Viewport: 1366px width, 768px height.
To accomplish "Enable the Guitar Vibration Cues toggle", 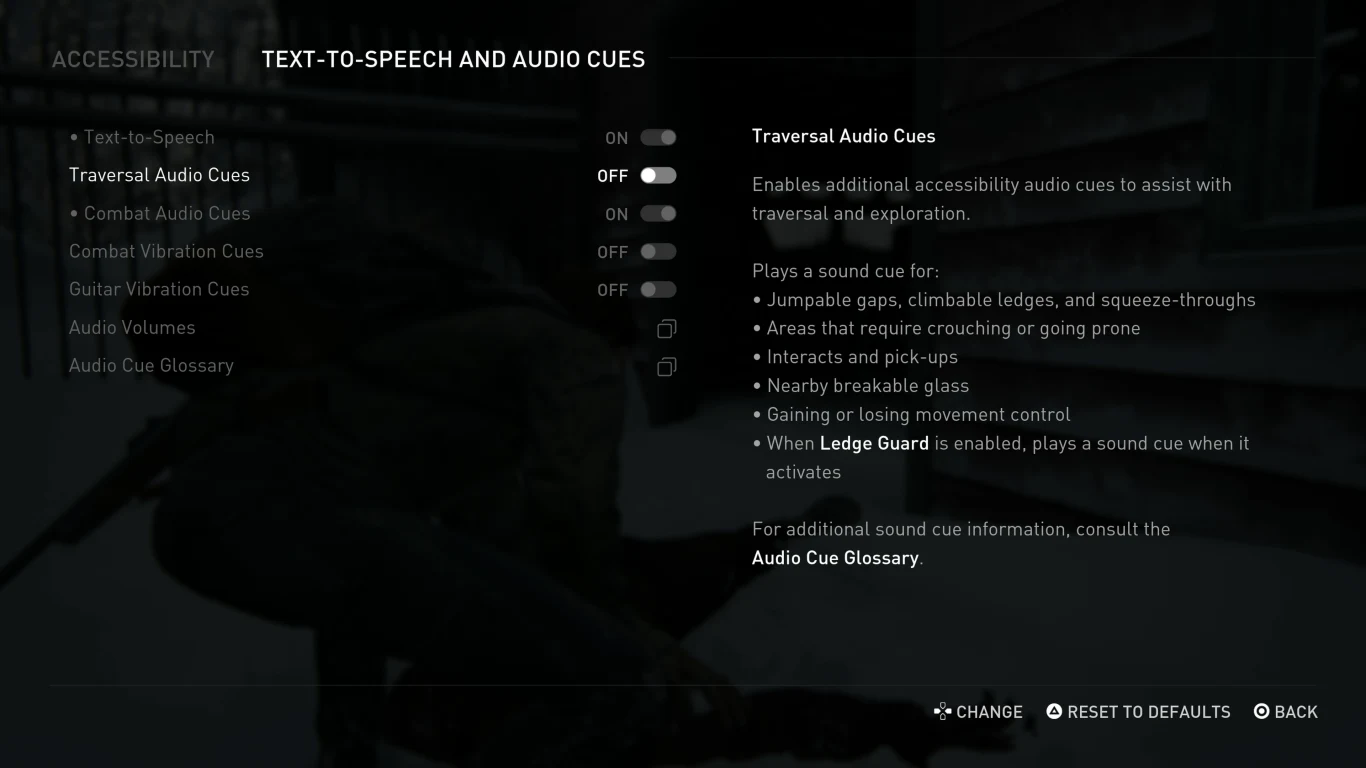I will click(658, 290).
